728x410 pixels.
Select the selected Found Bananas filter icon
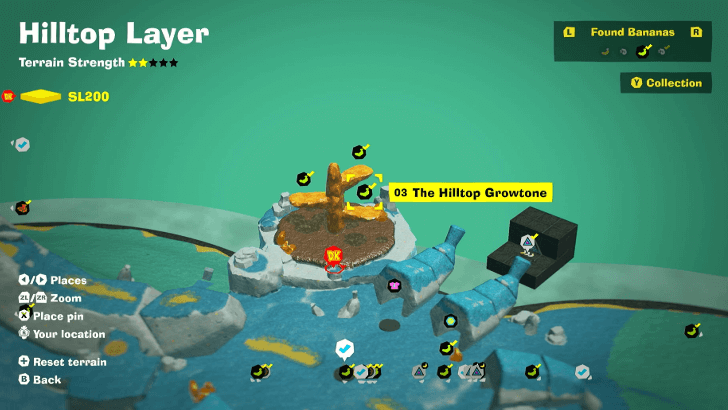(643, 51)
